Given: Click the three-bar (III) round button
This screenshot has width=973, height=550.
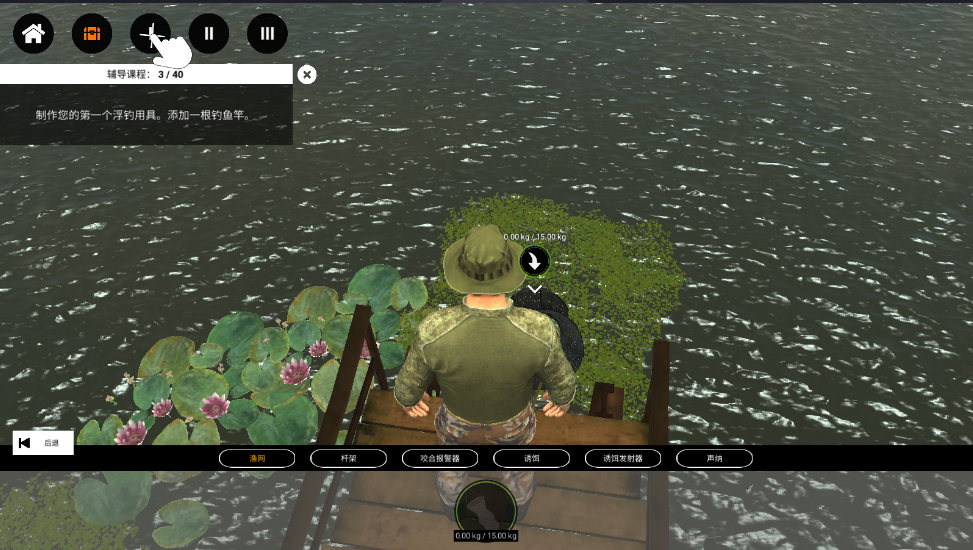Looking at the screenshot, I should click(x=267, y=34).
